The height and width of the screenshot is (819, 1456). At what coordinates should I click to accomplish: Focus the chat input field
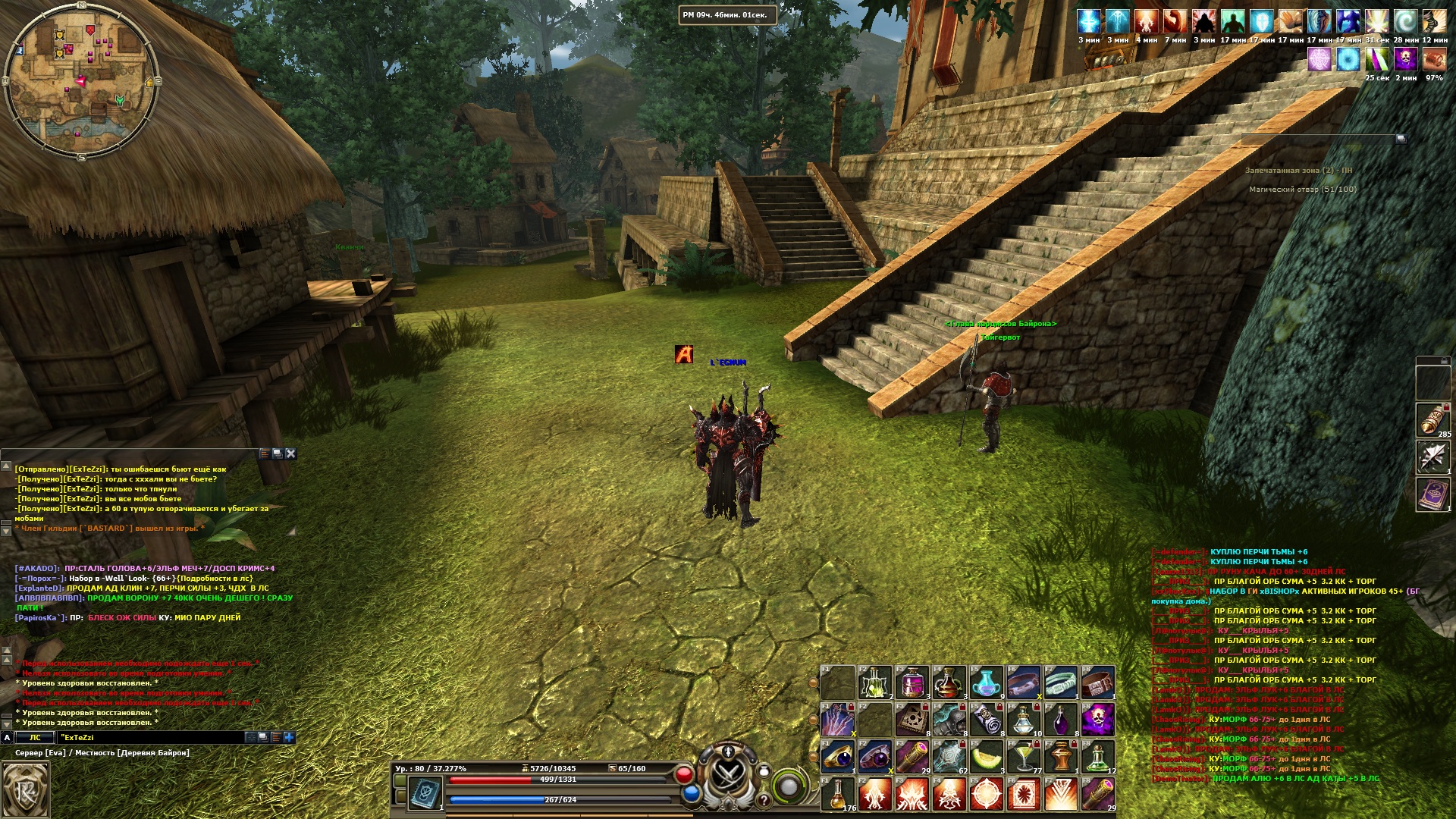click(152, 737)
